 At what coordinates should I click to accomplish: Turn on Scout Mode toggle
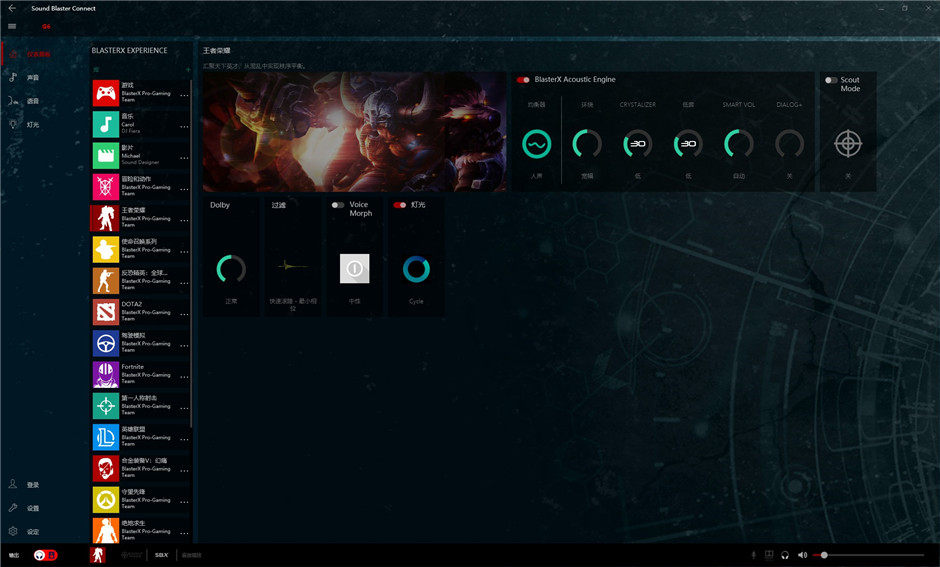pyautogui.click(x=831, y=80)
